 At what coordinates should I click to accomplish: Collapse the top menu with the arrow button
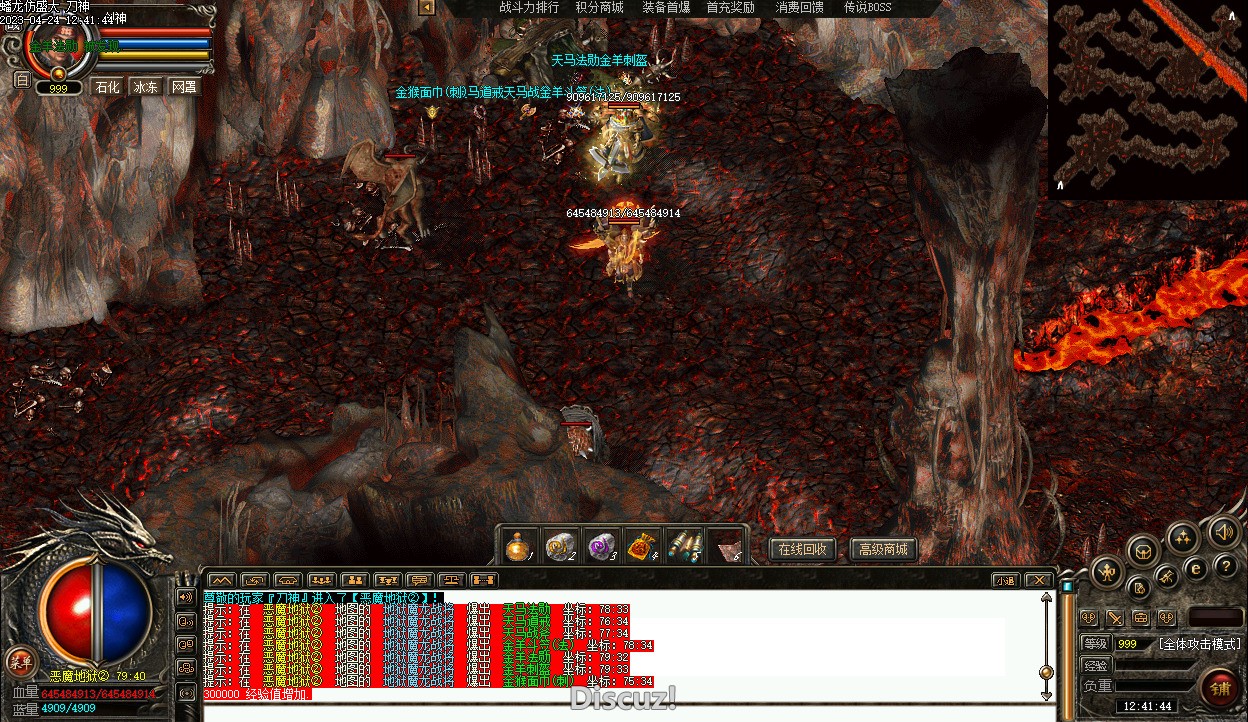tap(426, 8)
